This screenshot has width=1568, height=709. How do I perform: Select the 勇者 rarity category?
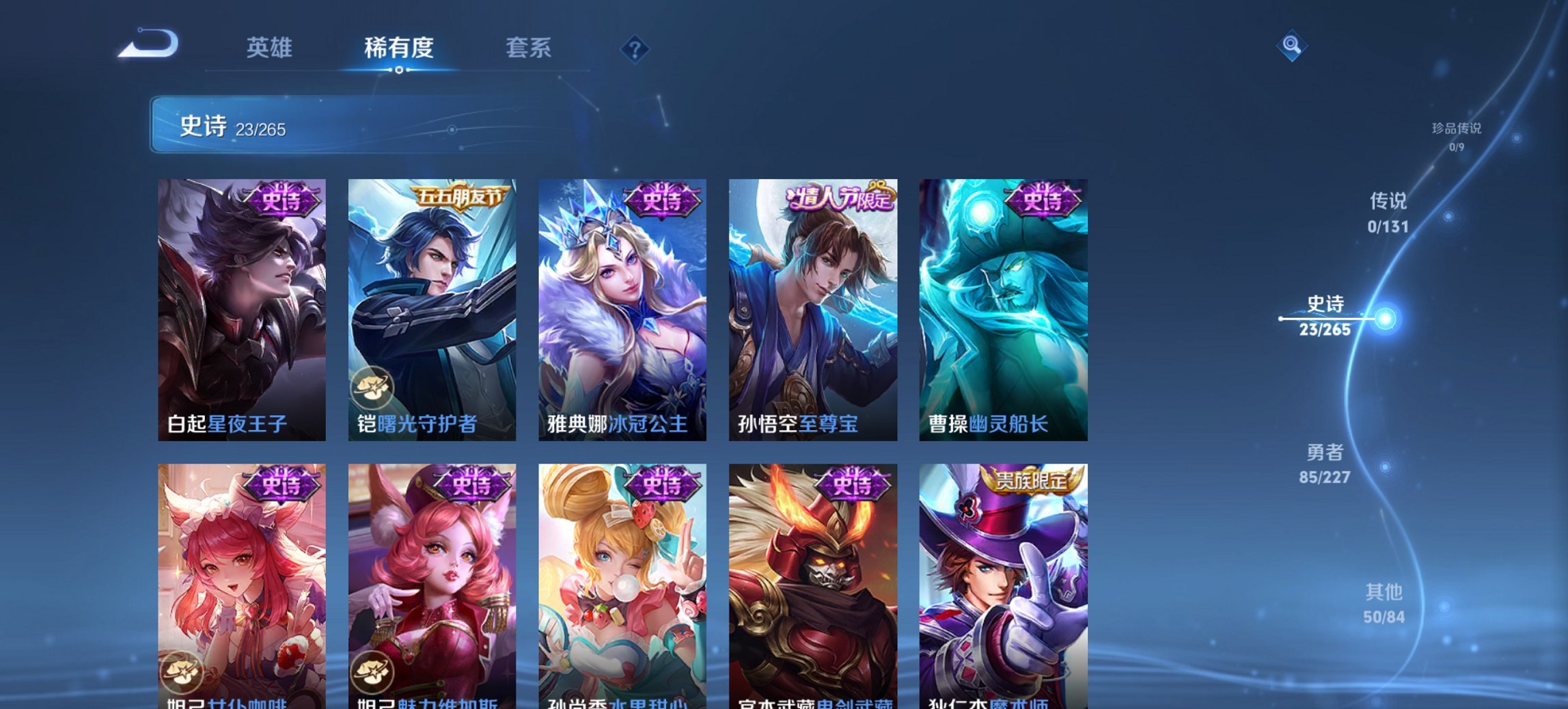[1325, 461]
